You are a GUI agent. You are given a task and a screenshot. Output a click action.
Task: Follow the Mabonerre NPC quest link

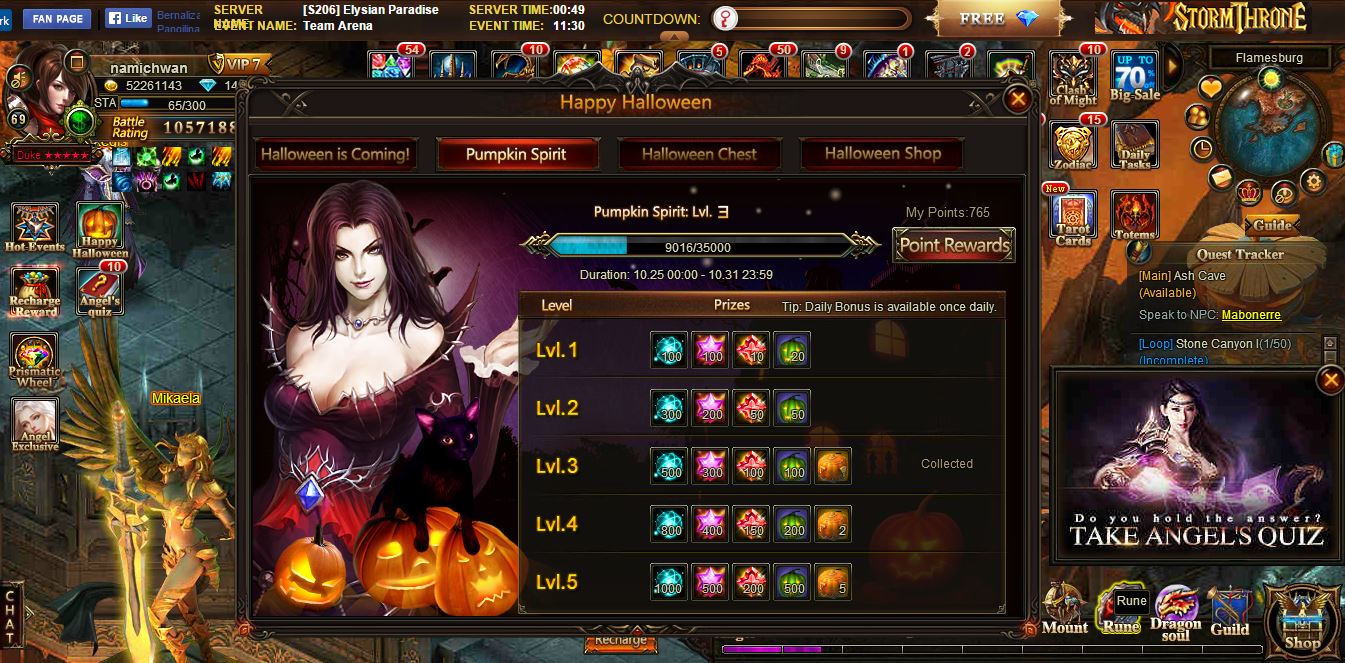pos(1251,315)
